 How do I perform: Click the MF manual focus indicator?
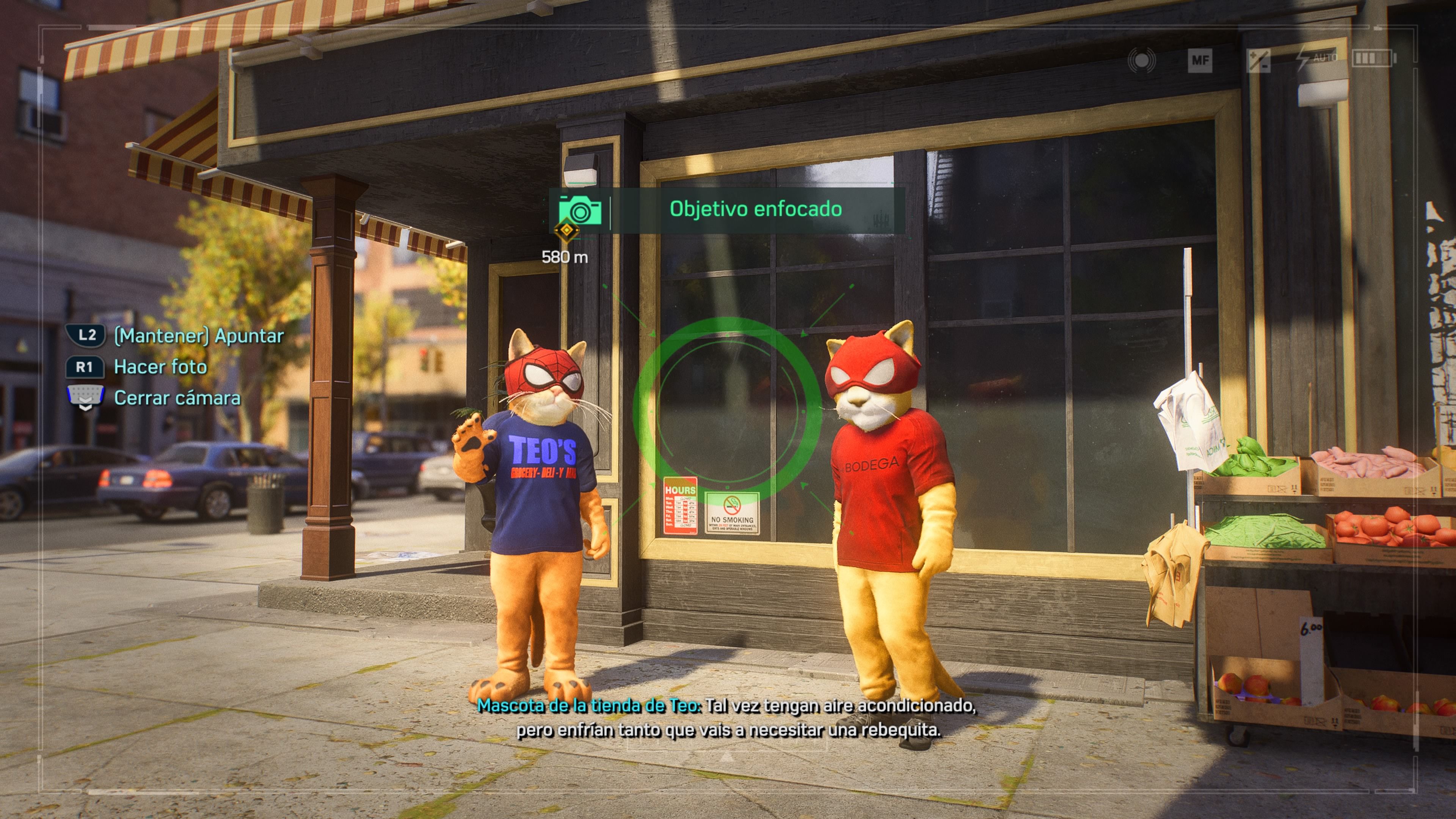(1200, 61)
